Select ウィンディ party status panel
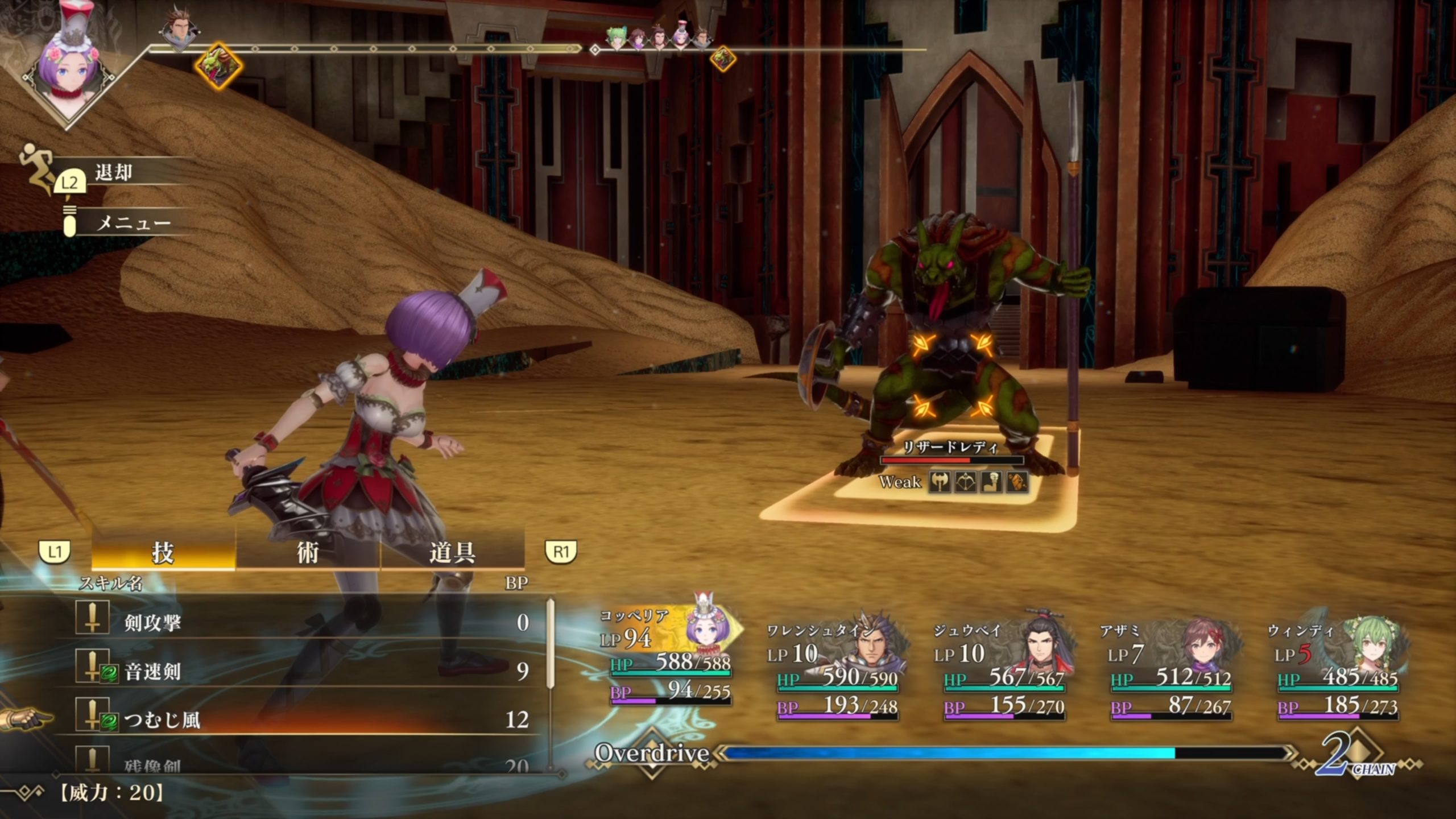The width and height of the screenshot is (1456, 819). pos(1338,671)
